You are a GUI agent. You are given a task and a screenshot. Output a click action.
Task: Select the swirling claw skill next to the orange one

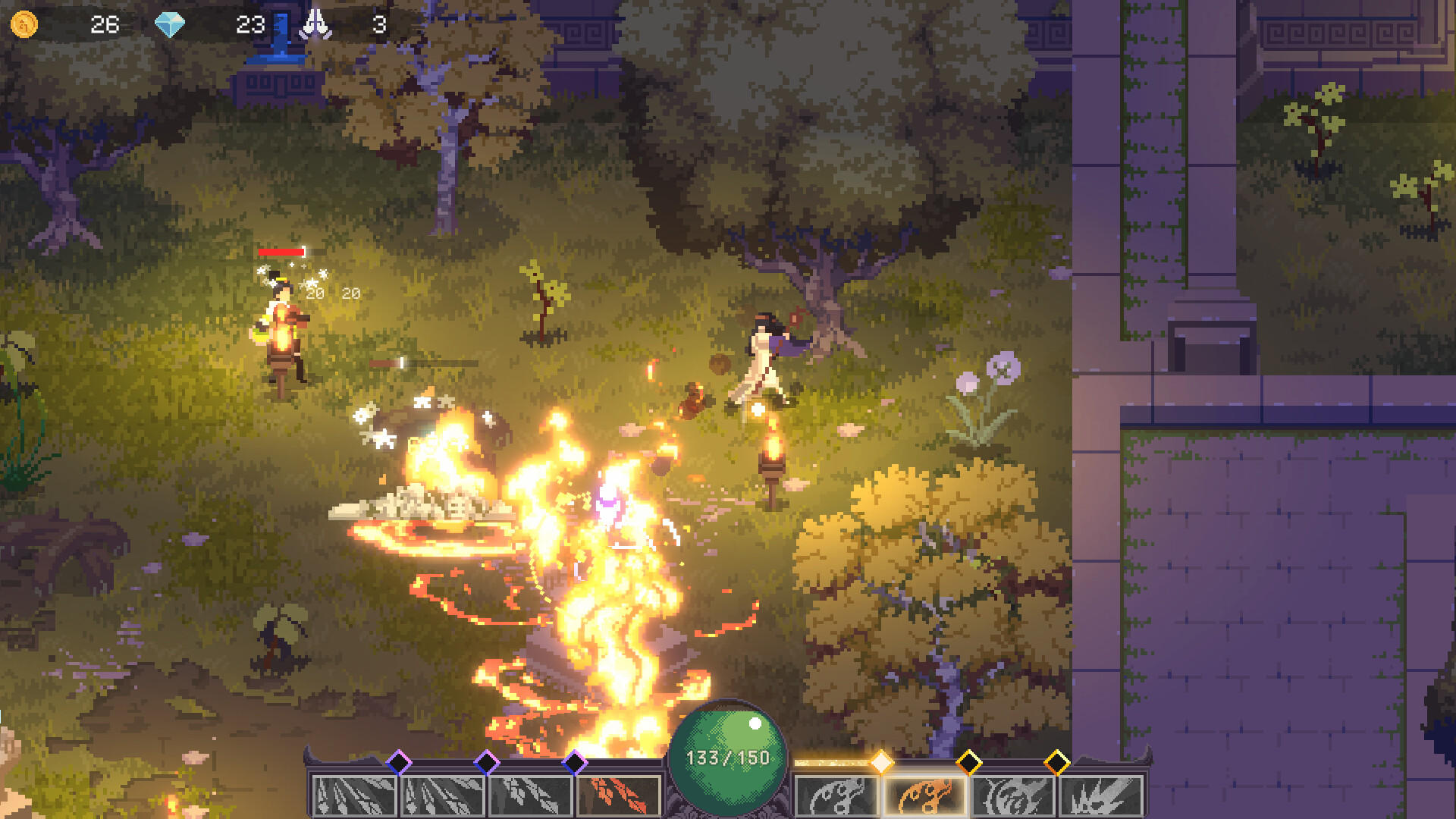click(1012, 793)
